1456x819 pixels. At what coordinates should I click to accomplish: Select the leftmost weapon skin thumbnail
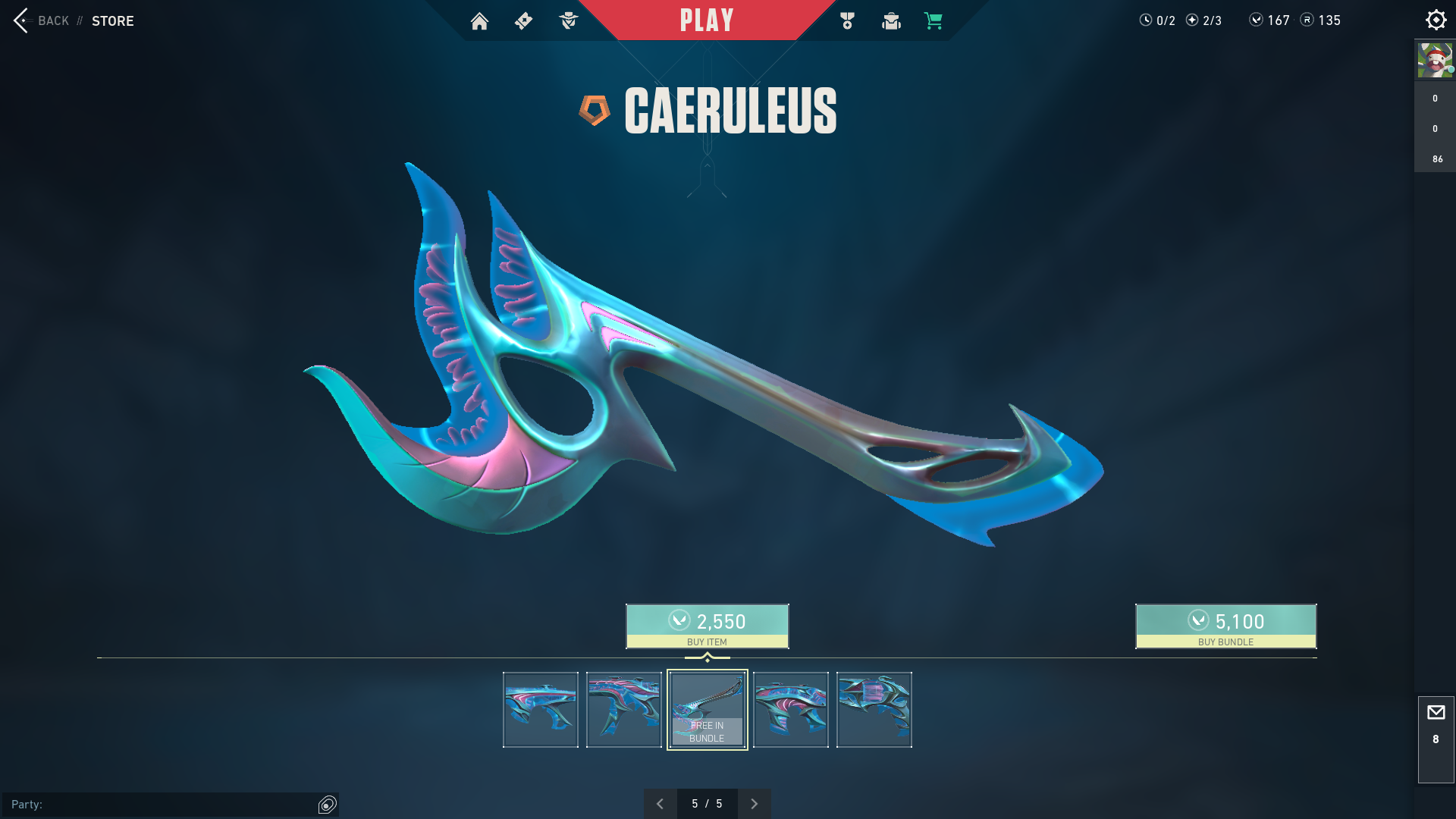(x=541, y=710)
